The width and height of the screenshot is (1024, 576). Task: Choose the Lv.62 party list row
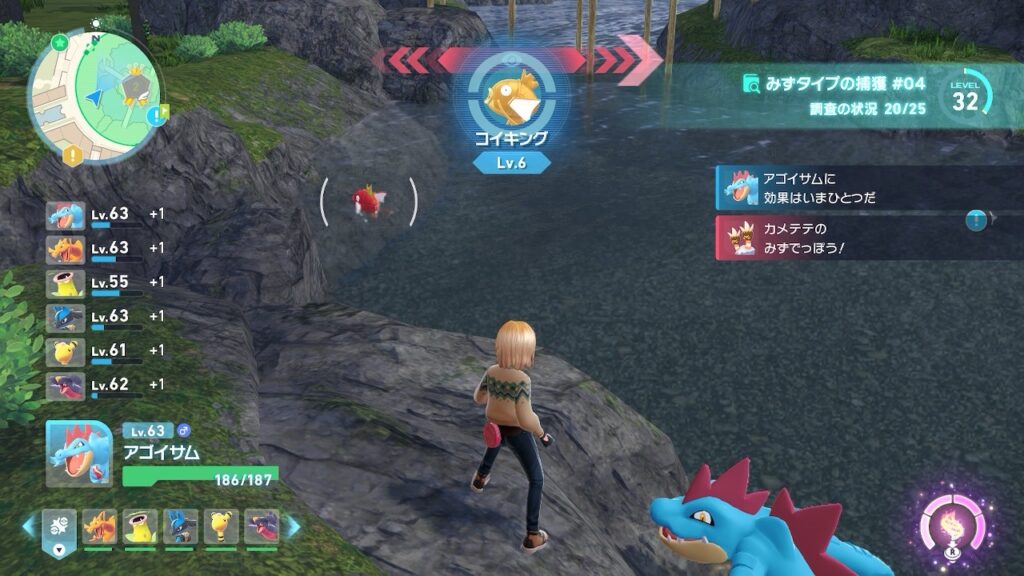pos(105,385)
